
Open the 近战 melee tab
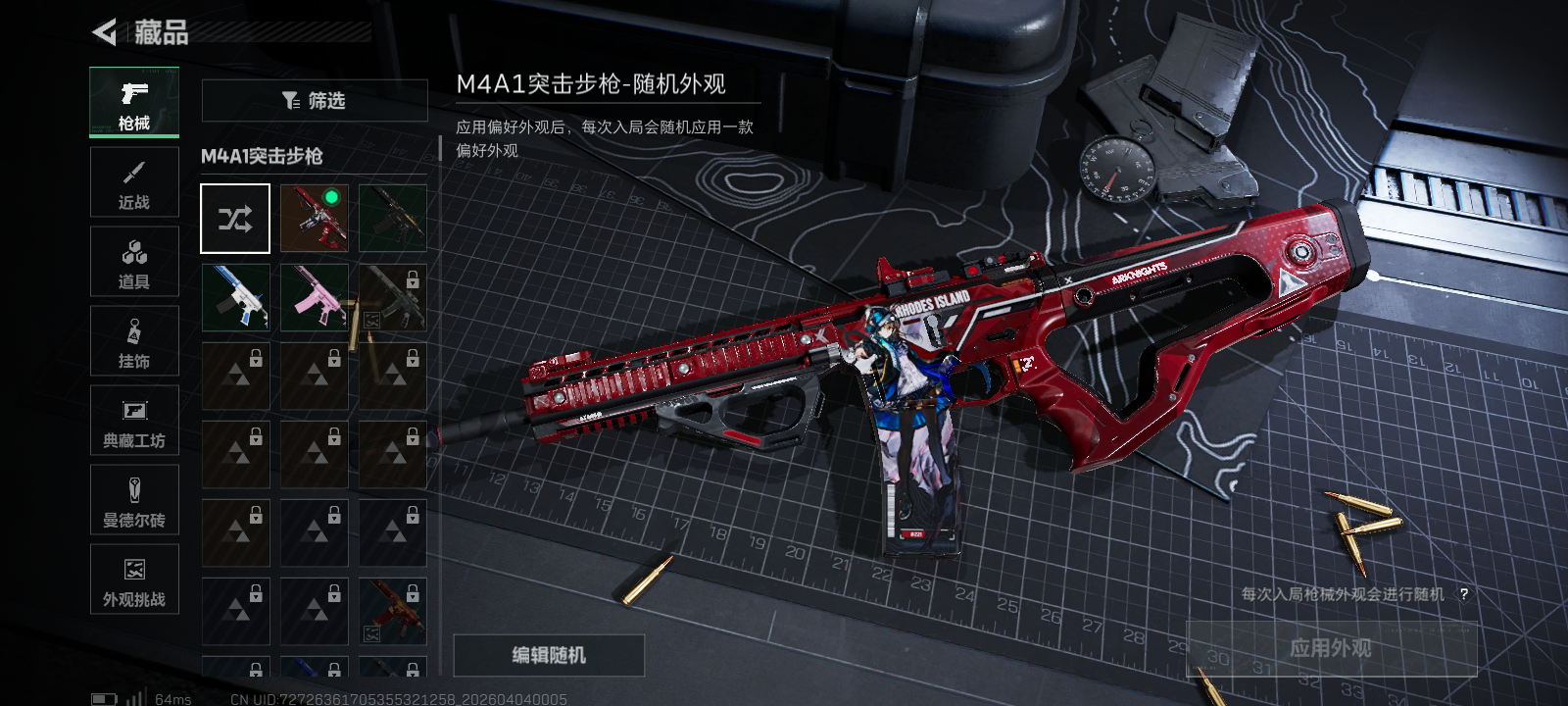coord(134,182)
